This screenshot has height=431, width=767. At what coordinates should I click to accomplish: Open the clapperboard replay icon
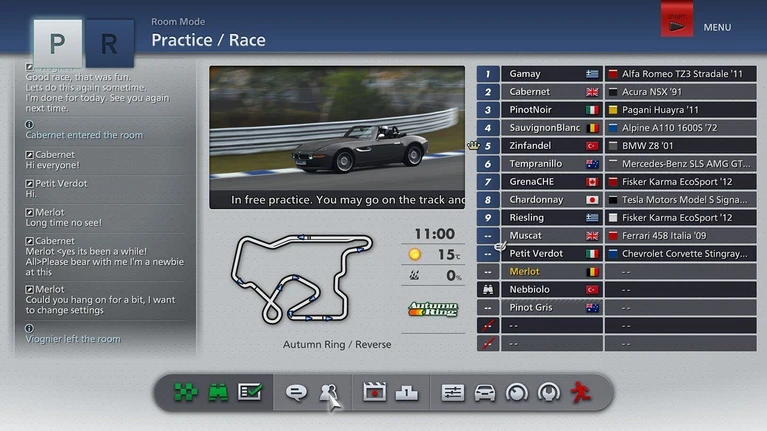coord(375,393)
